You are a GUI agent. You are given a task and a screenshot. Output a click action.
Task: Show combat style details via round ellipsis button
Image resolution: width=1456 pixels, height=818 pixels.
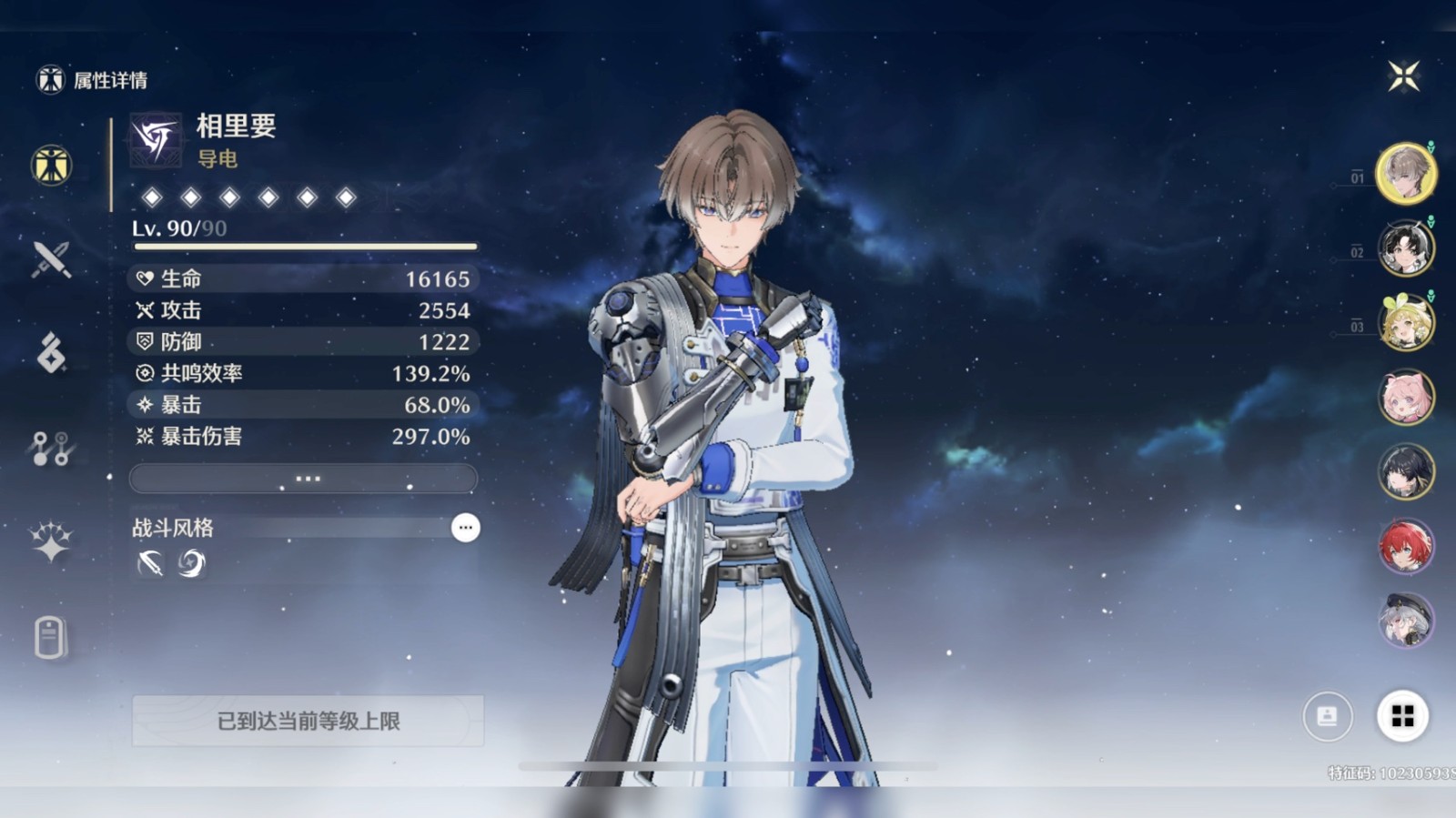[x=465, y=528]
